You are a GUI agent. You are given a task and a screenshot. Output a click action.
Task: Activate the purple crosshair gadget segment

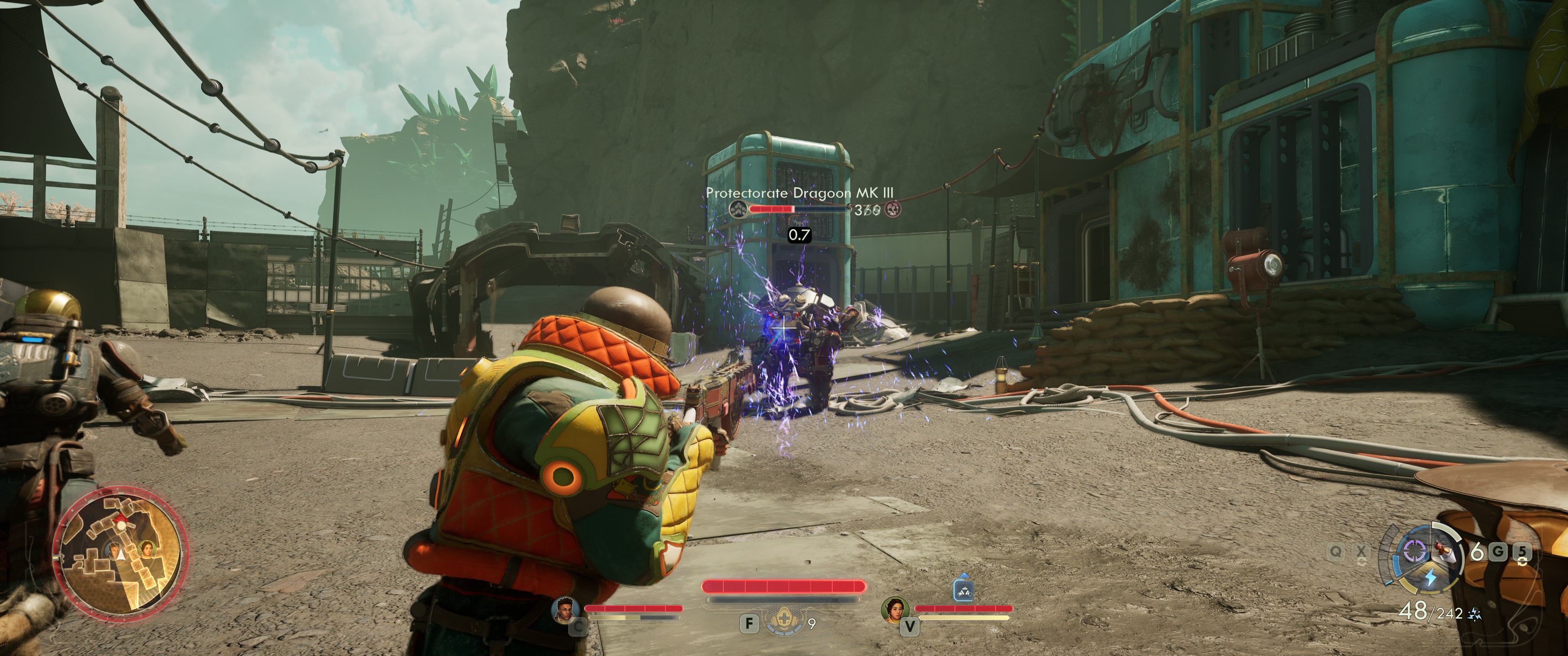1415,551
